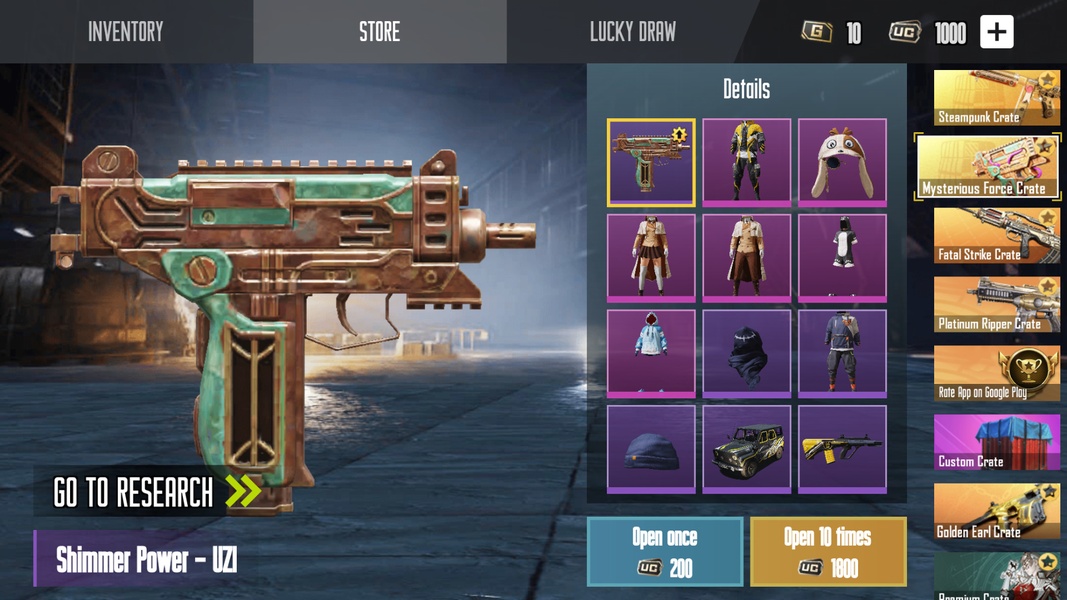Select the Store tab
Viewport: 1067px width, 600px height.
[379, 32]
